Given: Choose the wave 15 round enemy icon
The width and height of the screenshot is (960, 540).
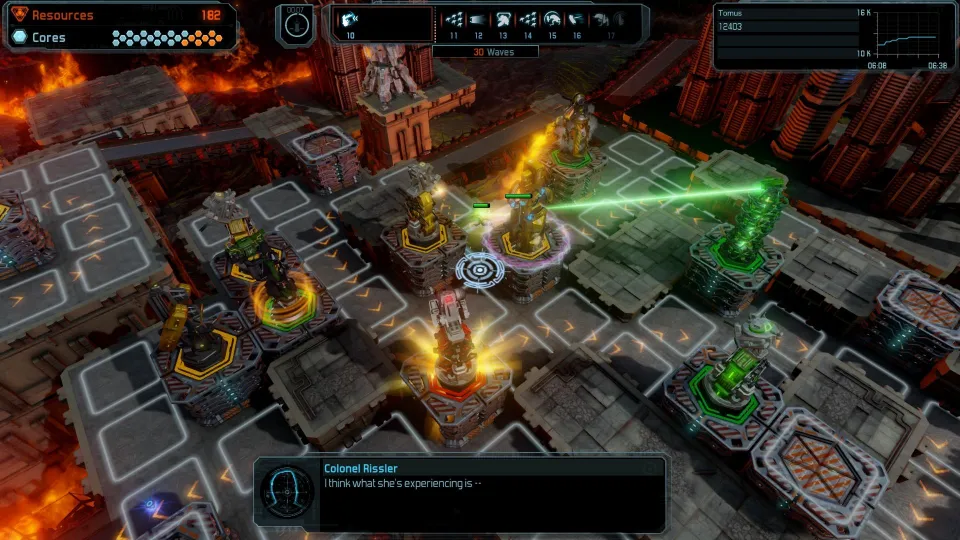Looking at the screenshot, I should [552, 19].
